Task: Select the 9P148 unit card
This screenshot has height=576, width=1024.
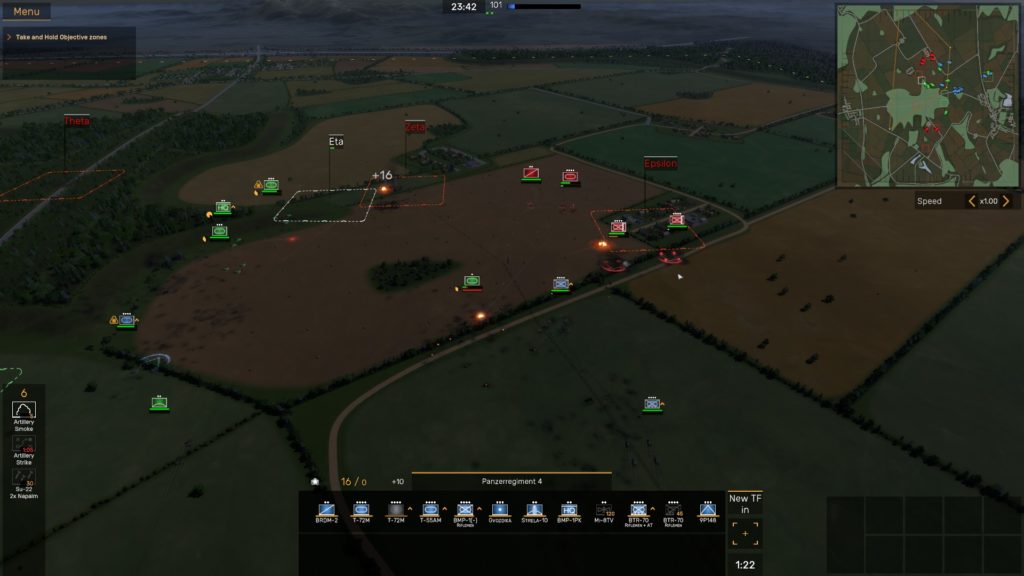Action: pyautogui.click(x=708, y=512)
